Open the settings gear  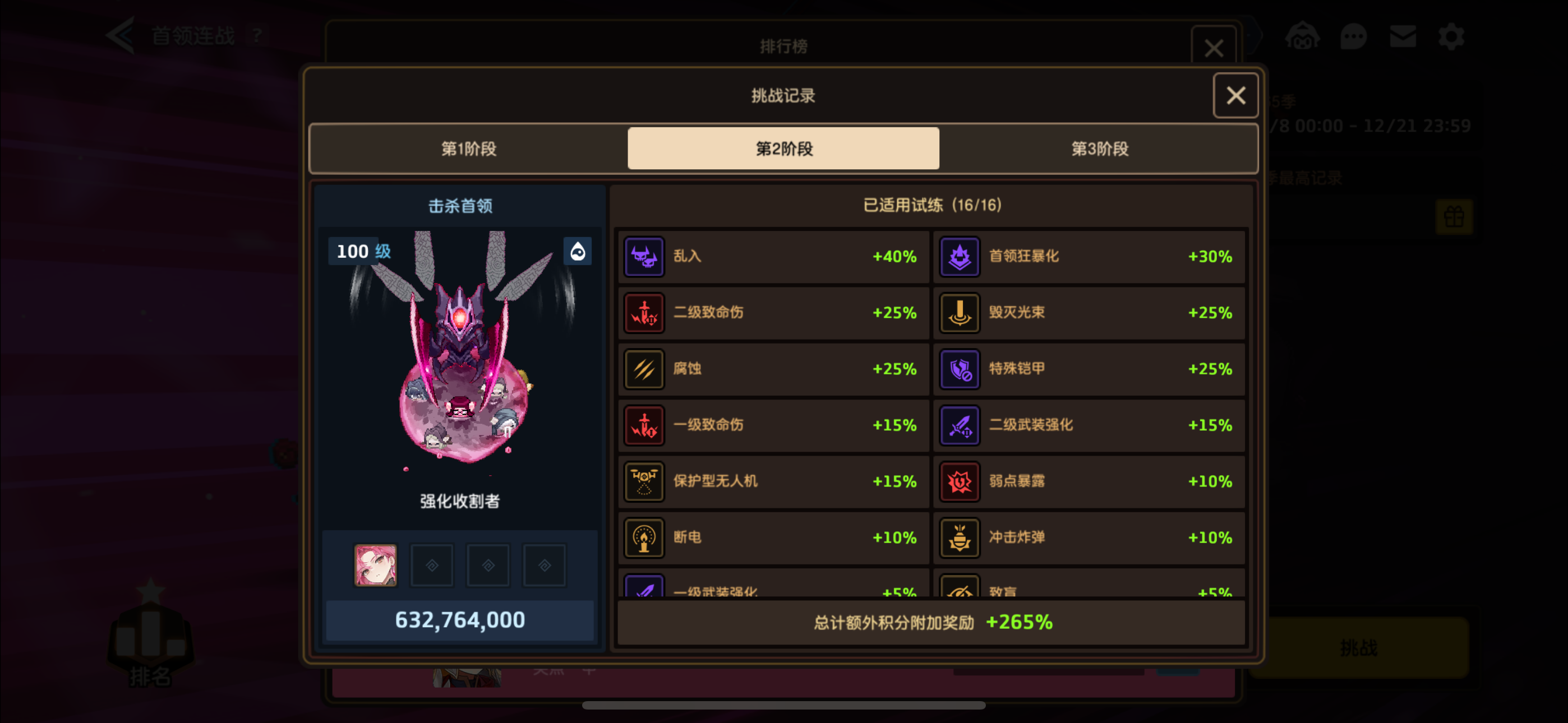coord(1451,36)
